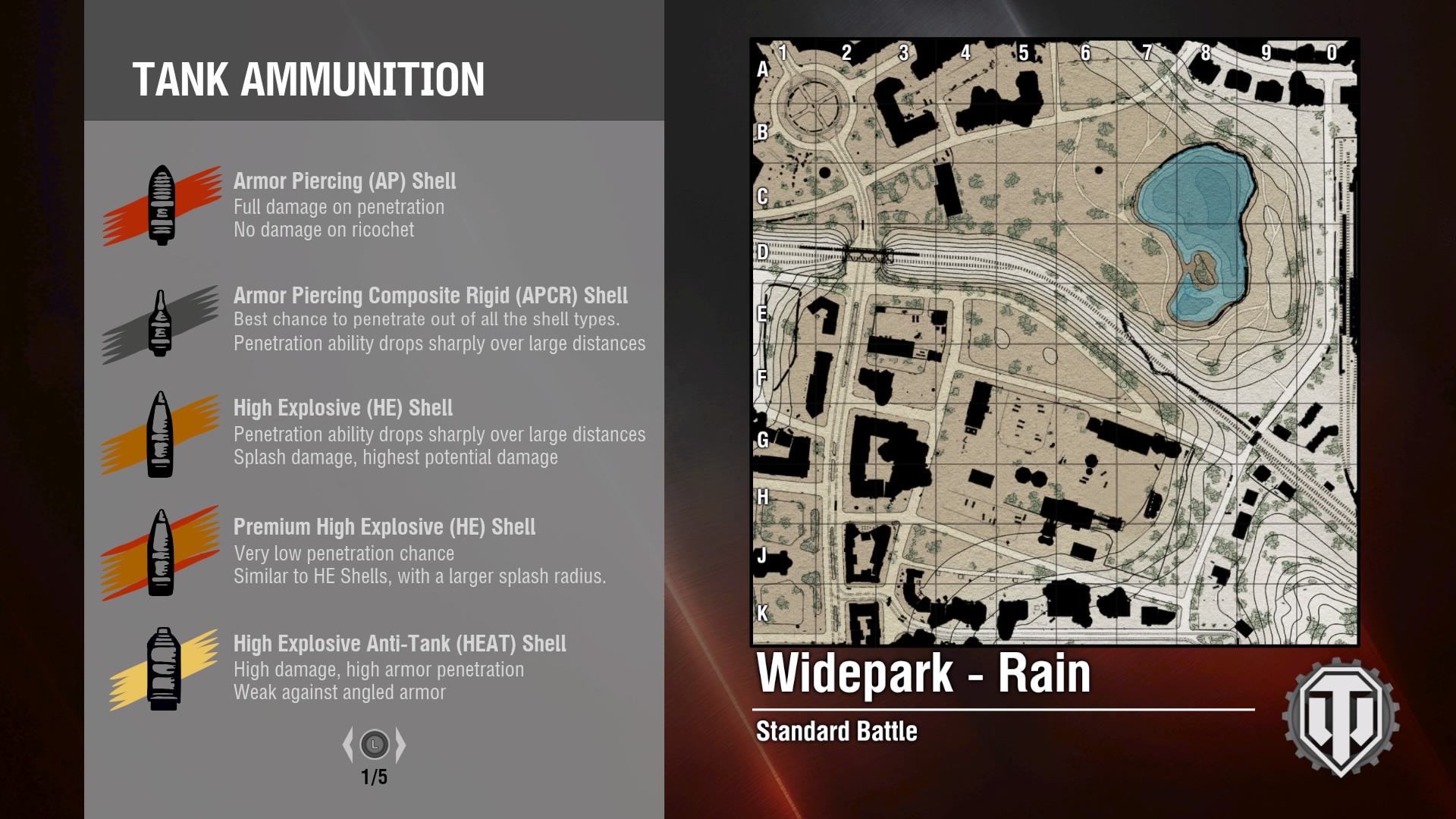The image size is (1456, 819).
Task: Expand the next tip with right arrow
Action: (x=400, y=745)
